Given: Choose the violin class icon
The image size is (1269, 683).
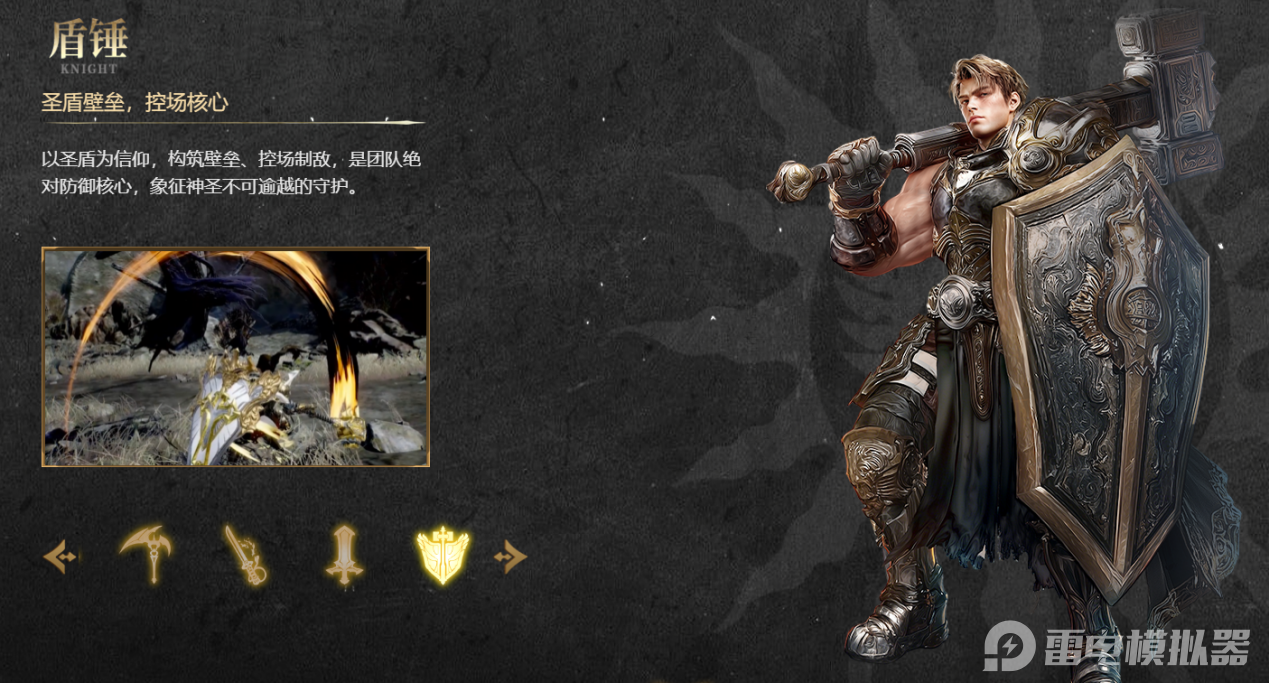Looking at the screenshot, I should pos(245,555).
